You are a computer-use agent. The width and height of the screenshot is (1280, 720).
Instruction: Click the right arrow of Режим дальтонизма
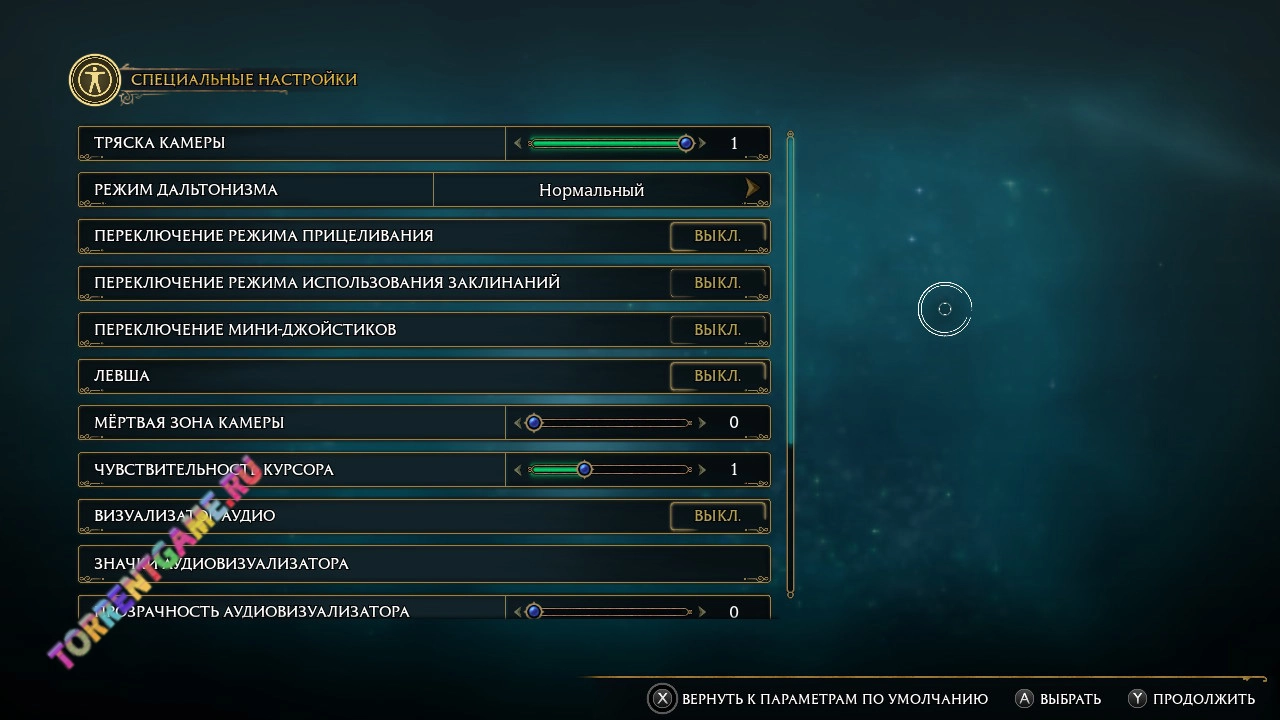pos(752,189)
